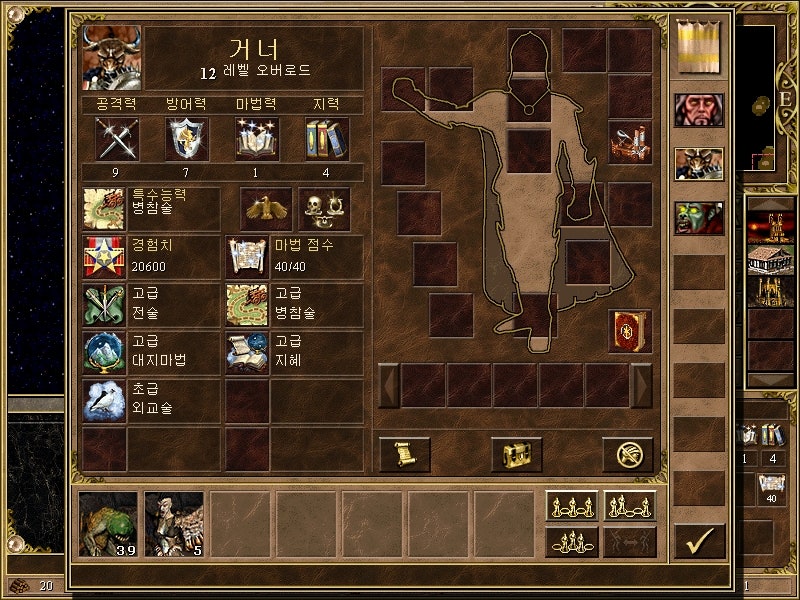View the eagle morale icon
This screenshot has width=800, height=600.
click(x=266, y=208)
